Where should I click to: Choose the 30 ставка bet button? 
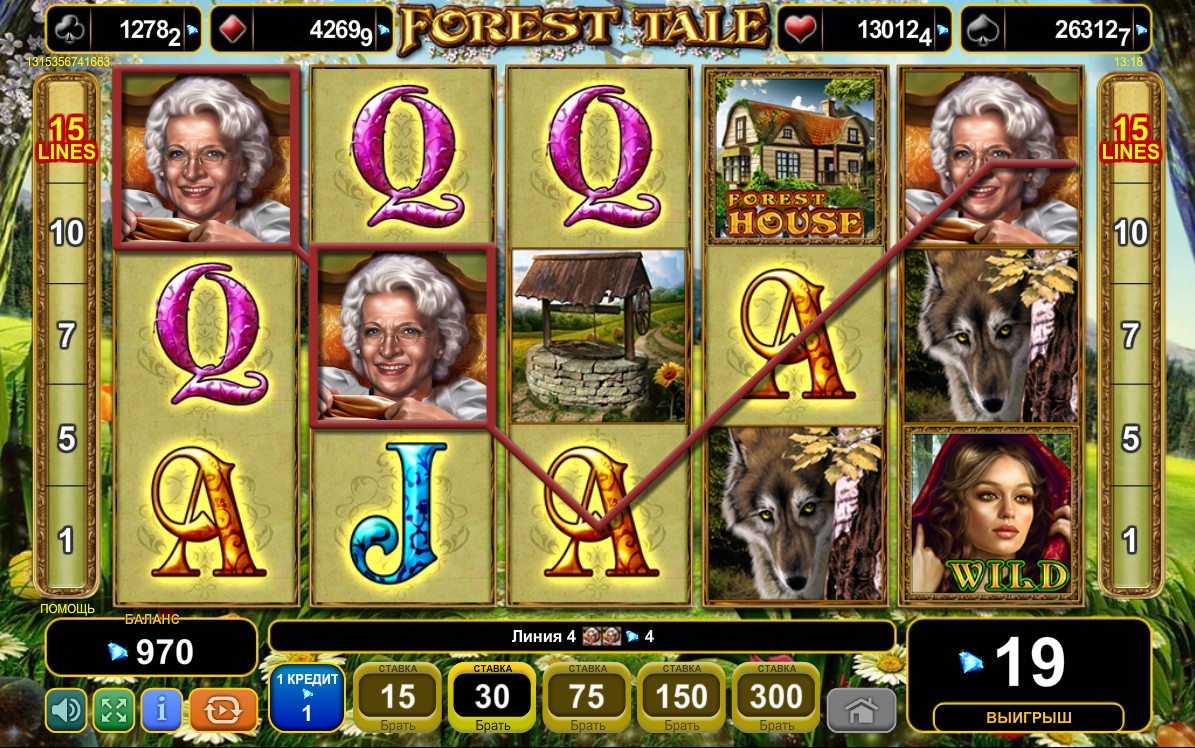[x=492, y=697]
